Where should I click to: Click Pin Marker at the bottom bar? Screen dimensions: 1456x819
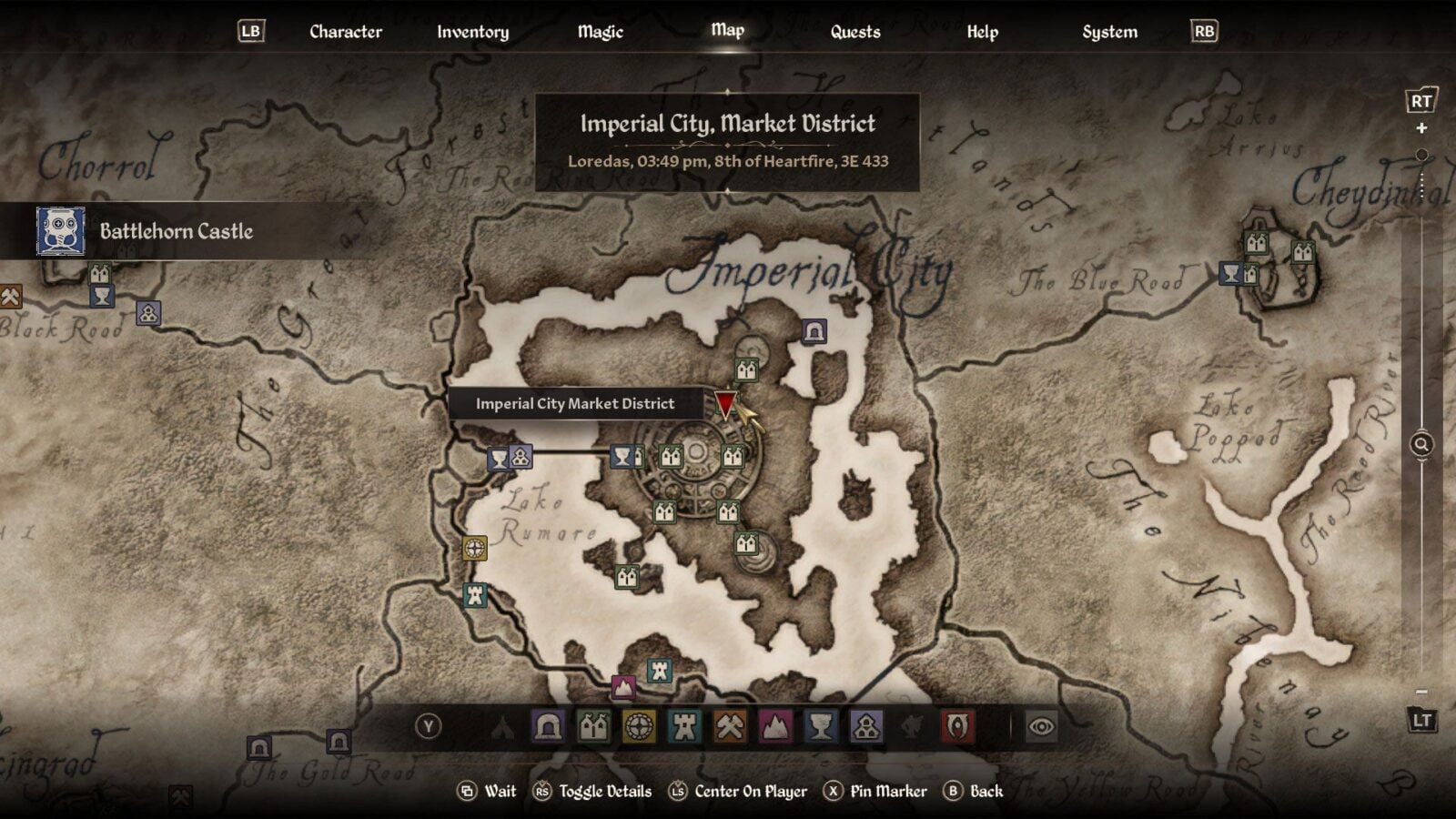click(887, 791)
